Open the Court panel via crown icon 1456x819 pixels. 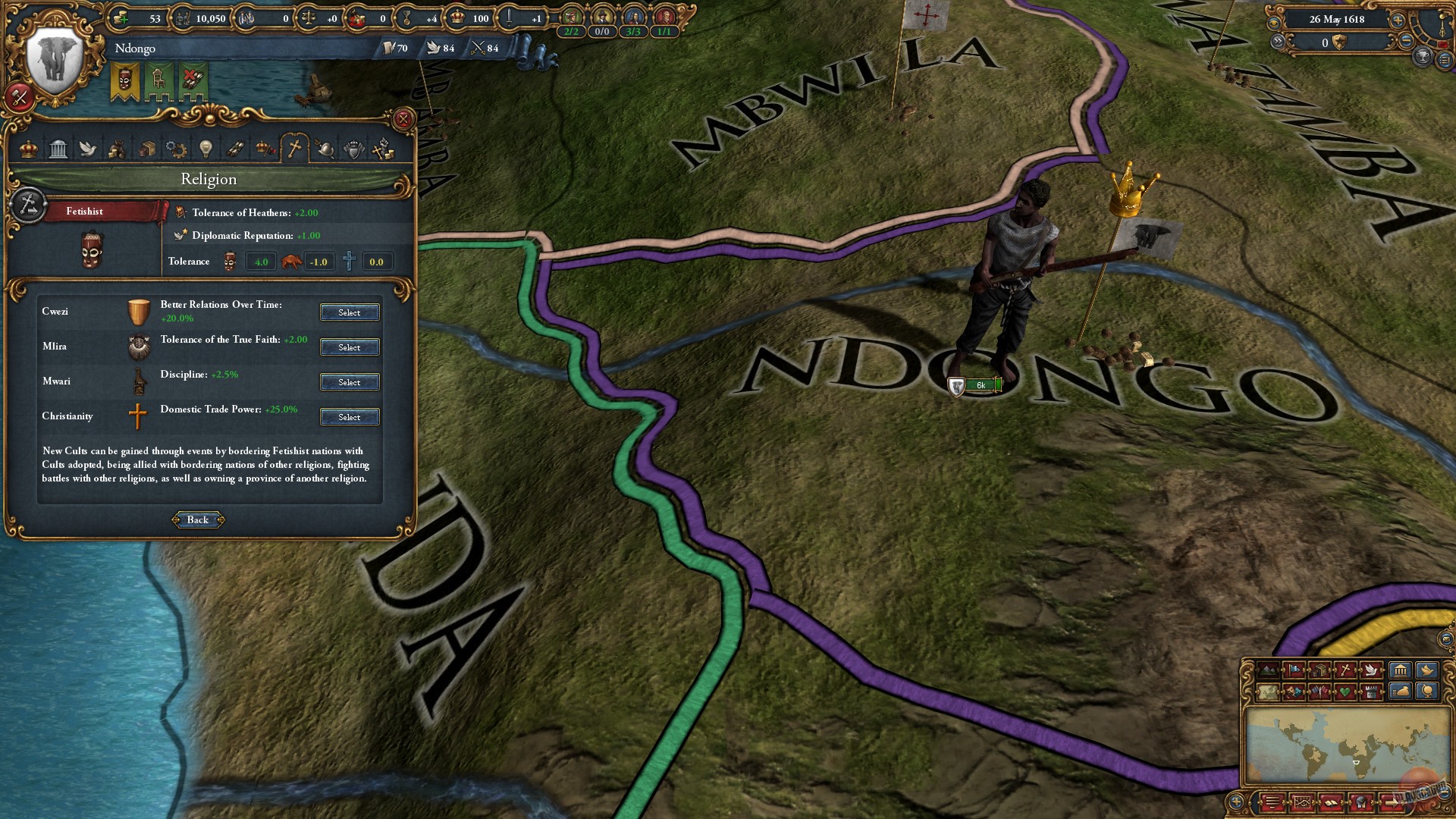tap(28, 149)
